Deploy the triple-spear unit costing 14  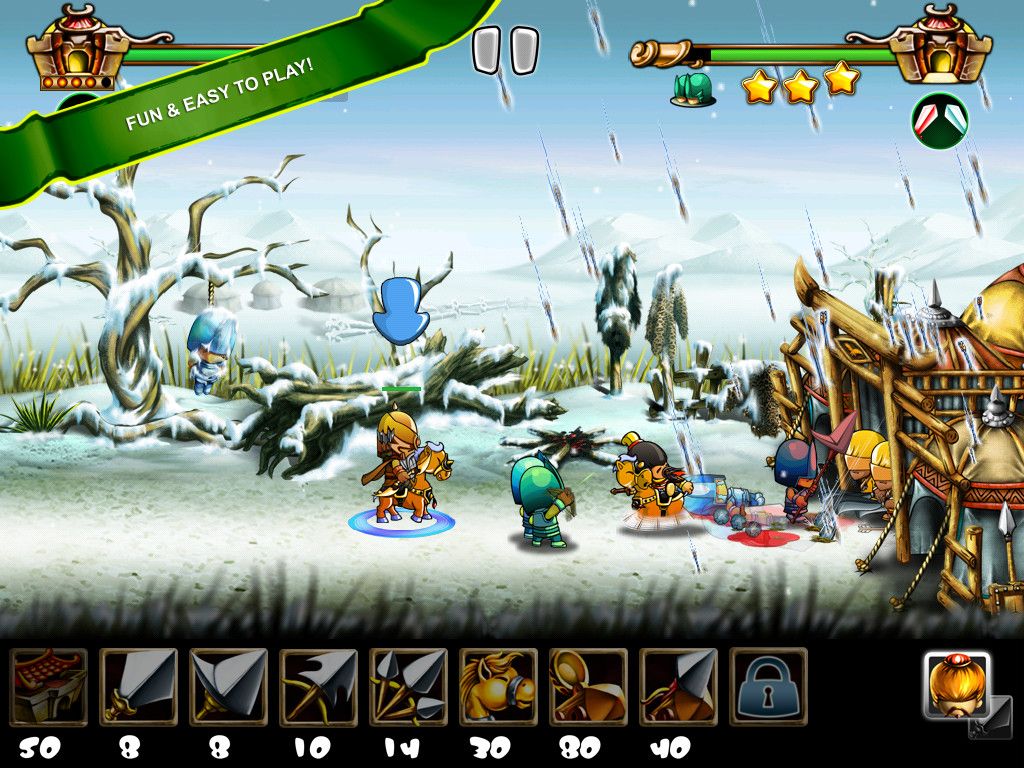(x=408, y=686)
